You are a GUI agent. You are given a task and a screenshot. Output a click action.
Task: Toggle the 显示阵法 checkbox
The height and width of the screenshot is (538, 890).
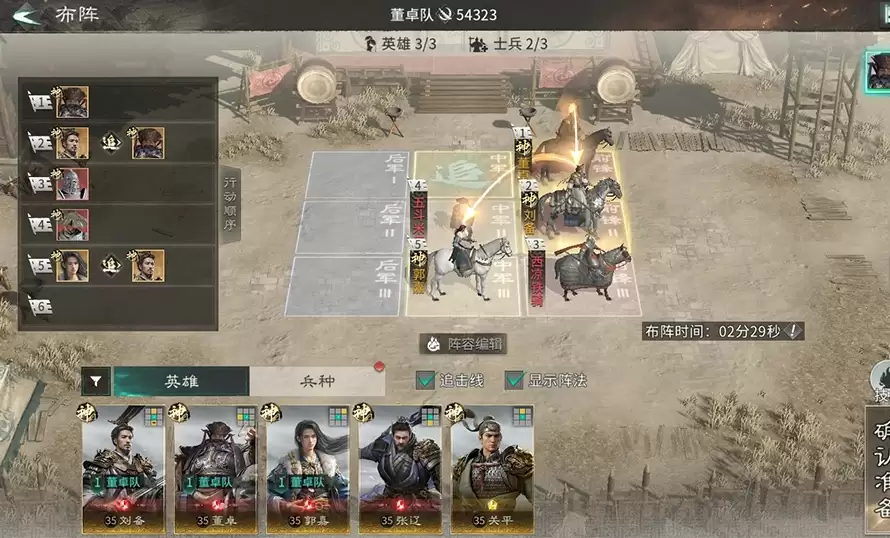point(515,380)
